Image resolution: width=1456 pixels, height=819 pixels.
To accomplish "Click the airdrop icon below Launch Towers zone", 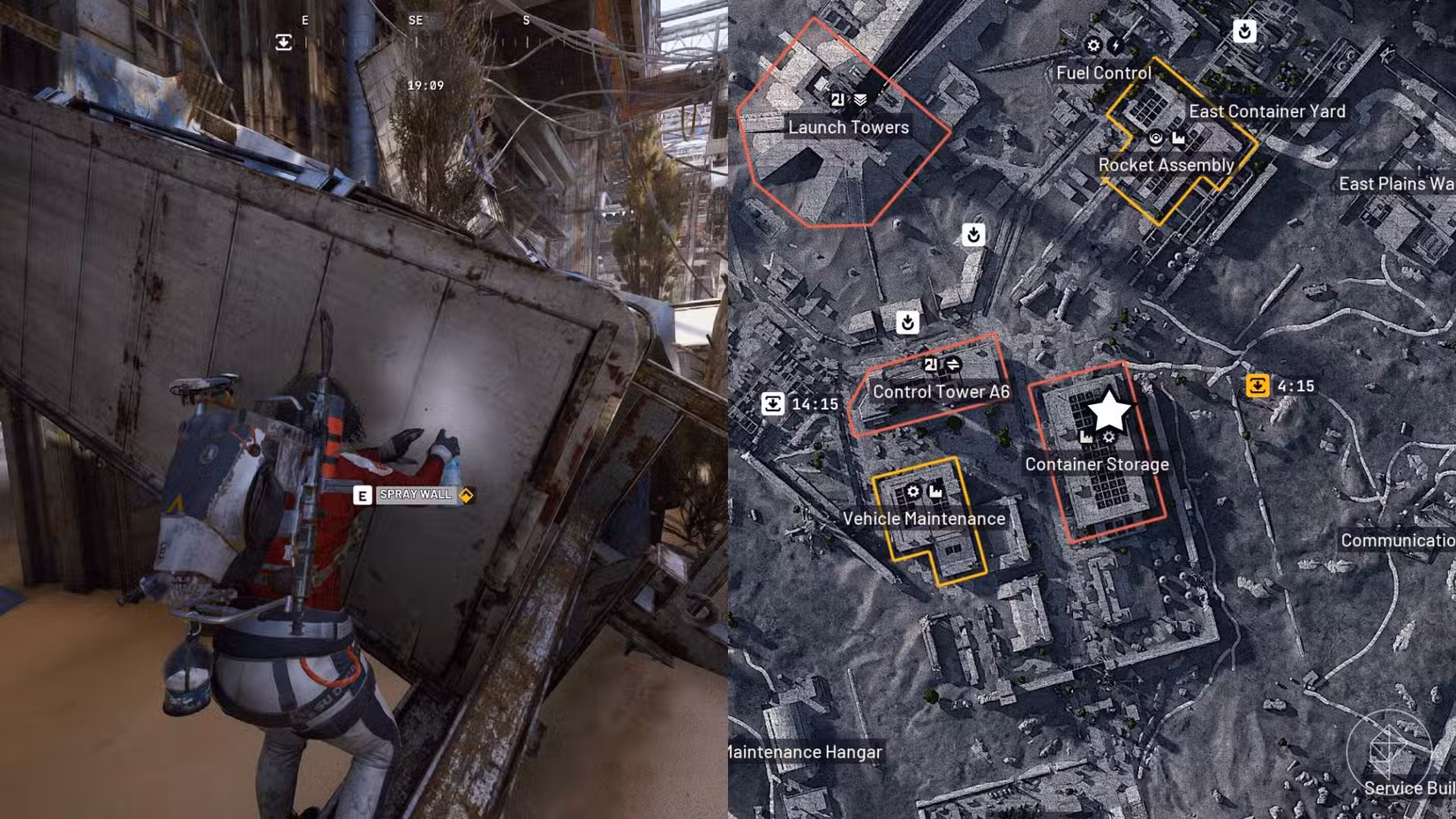I will click(972, 237).
